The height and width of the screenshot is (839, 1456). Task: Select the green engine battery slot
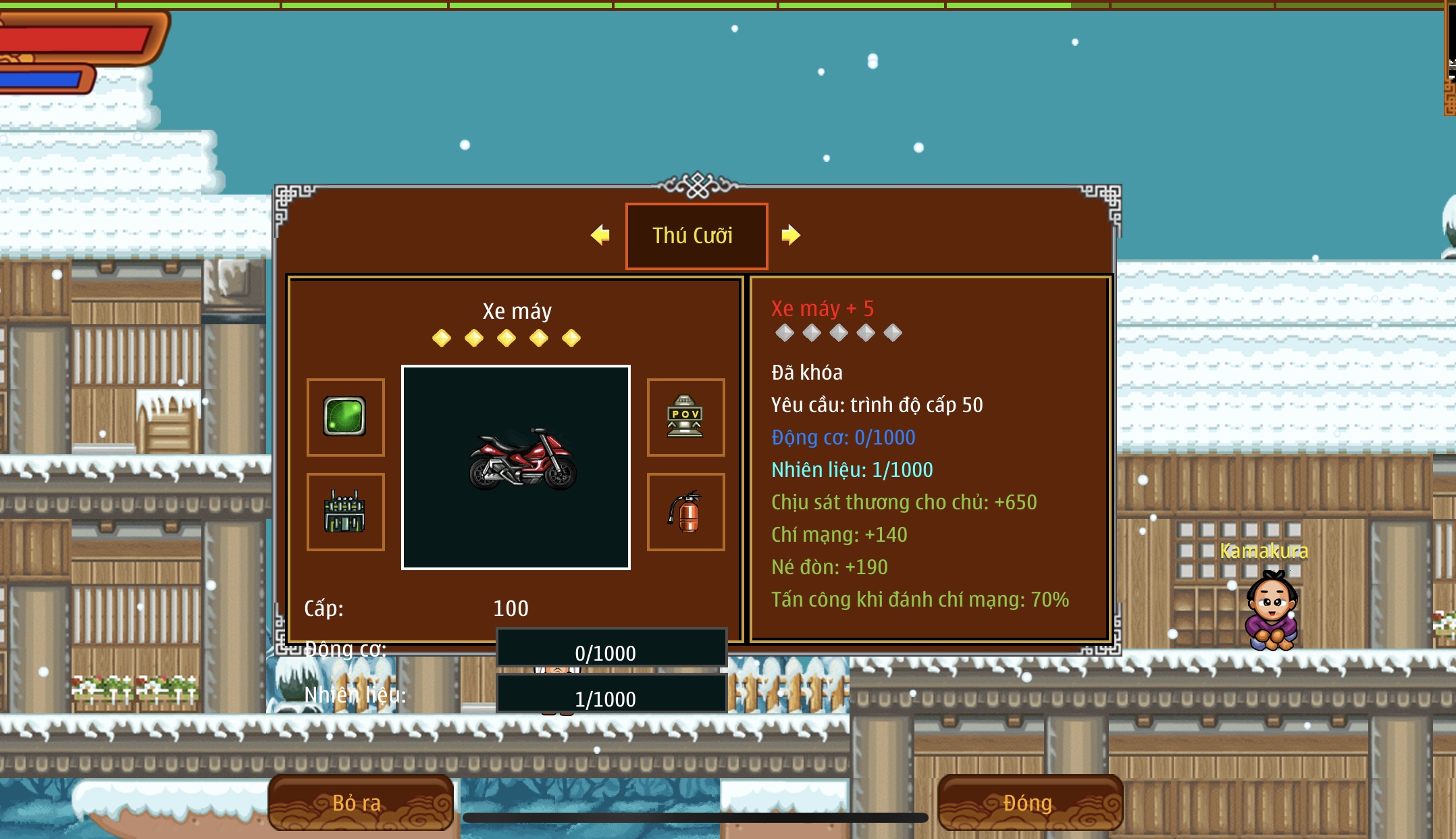(345, 512)
